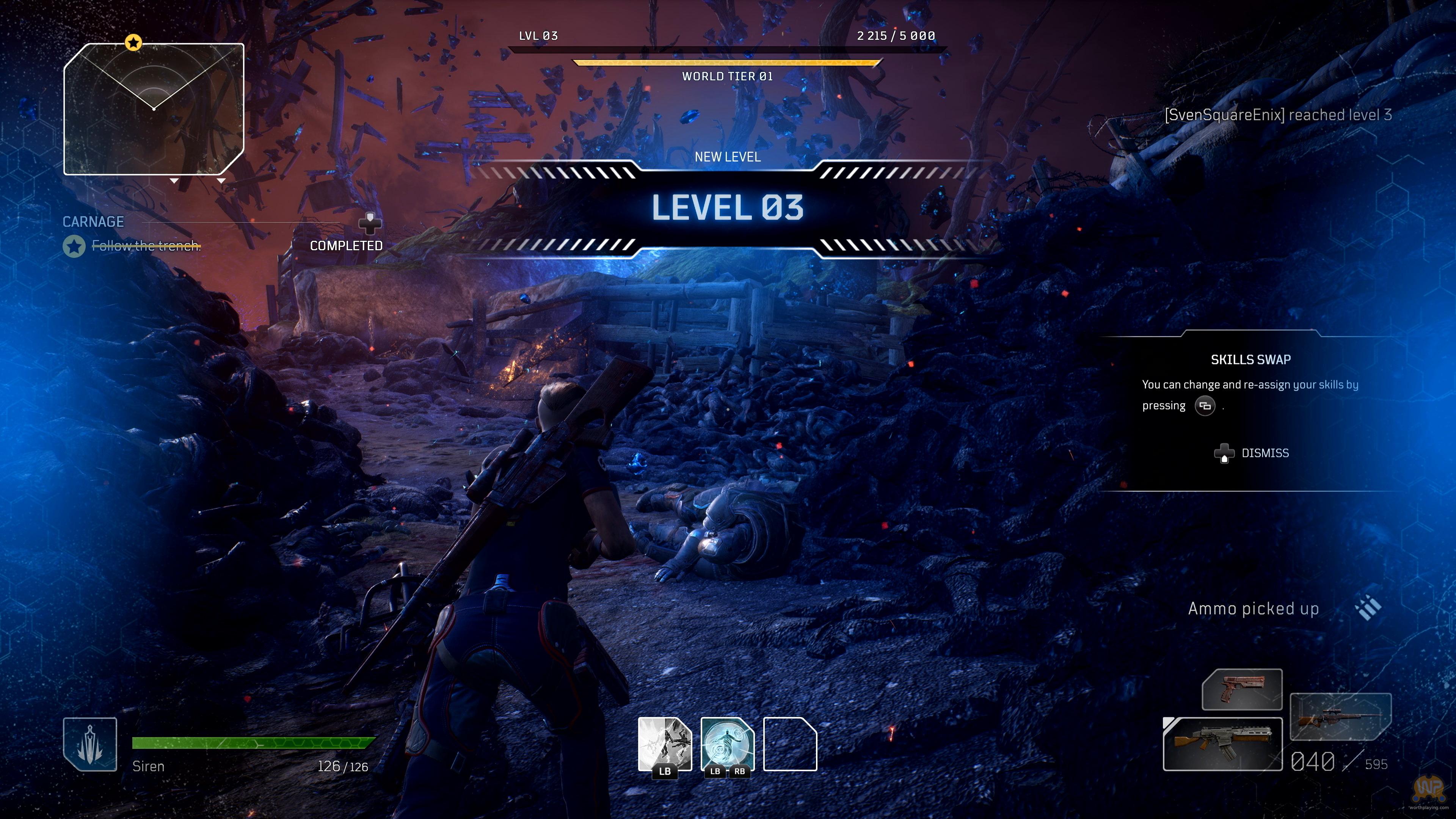Viewport: 1456px width, 819px height.
Task: Open the minimap in the corner
Action: coord(154,109)
